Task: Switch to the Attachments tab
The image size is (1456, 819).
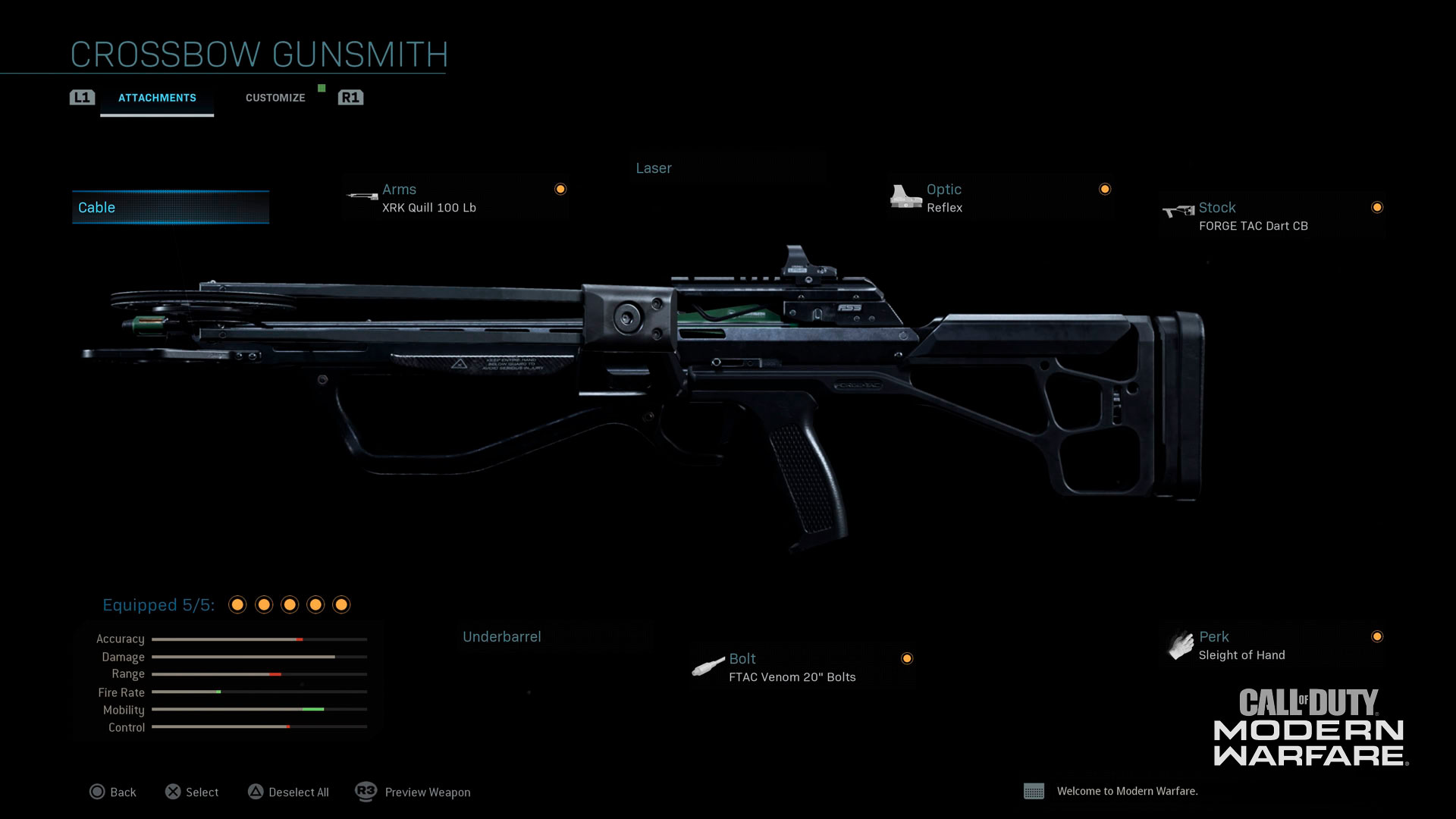Action: tap(157, 98)
